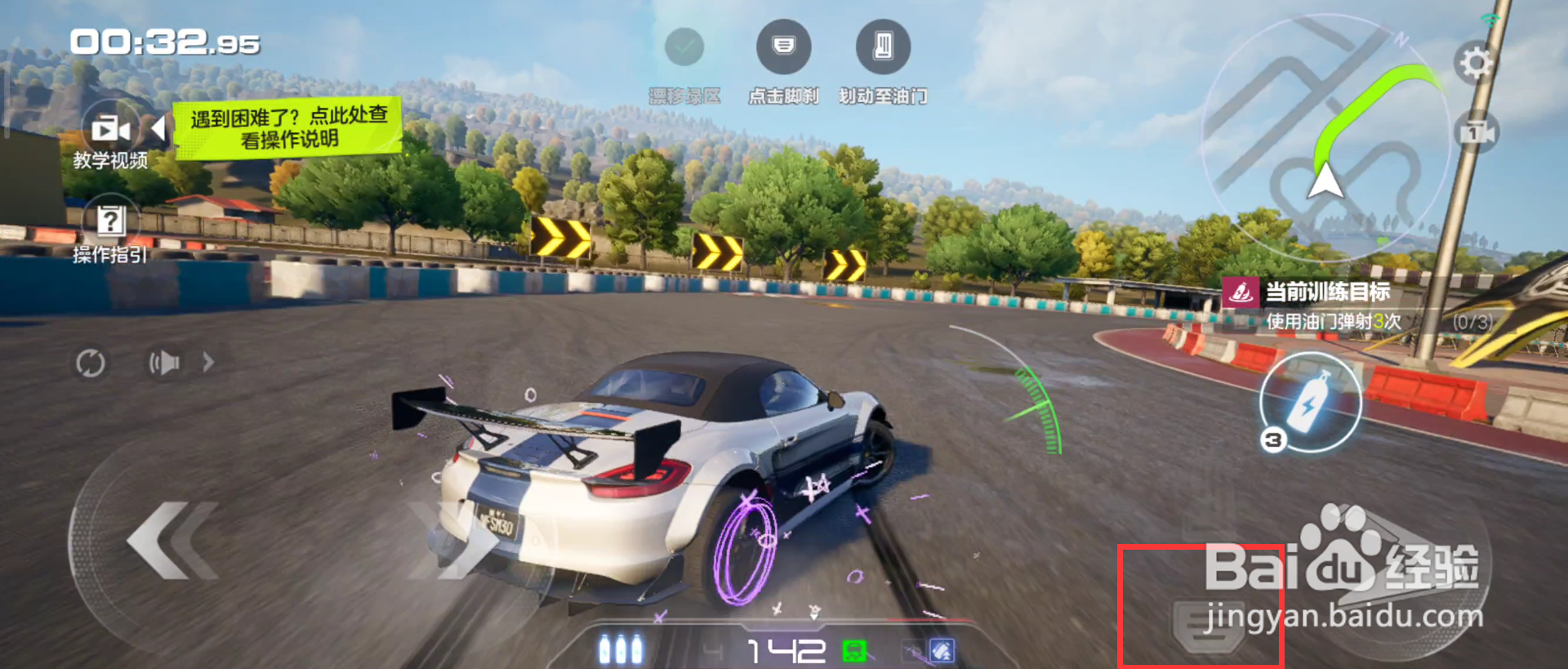Tap the green 遇到困难了 help tooltip
1568x669 pixels.
(287, 128)
